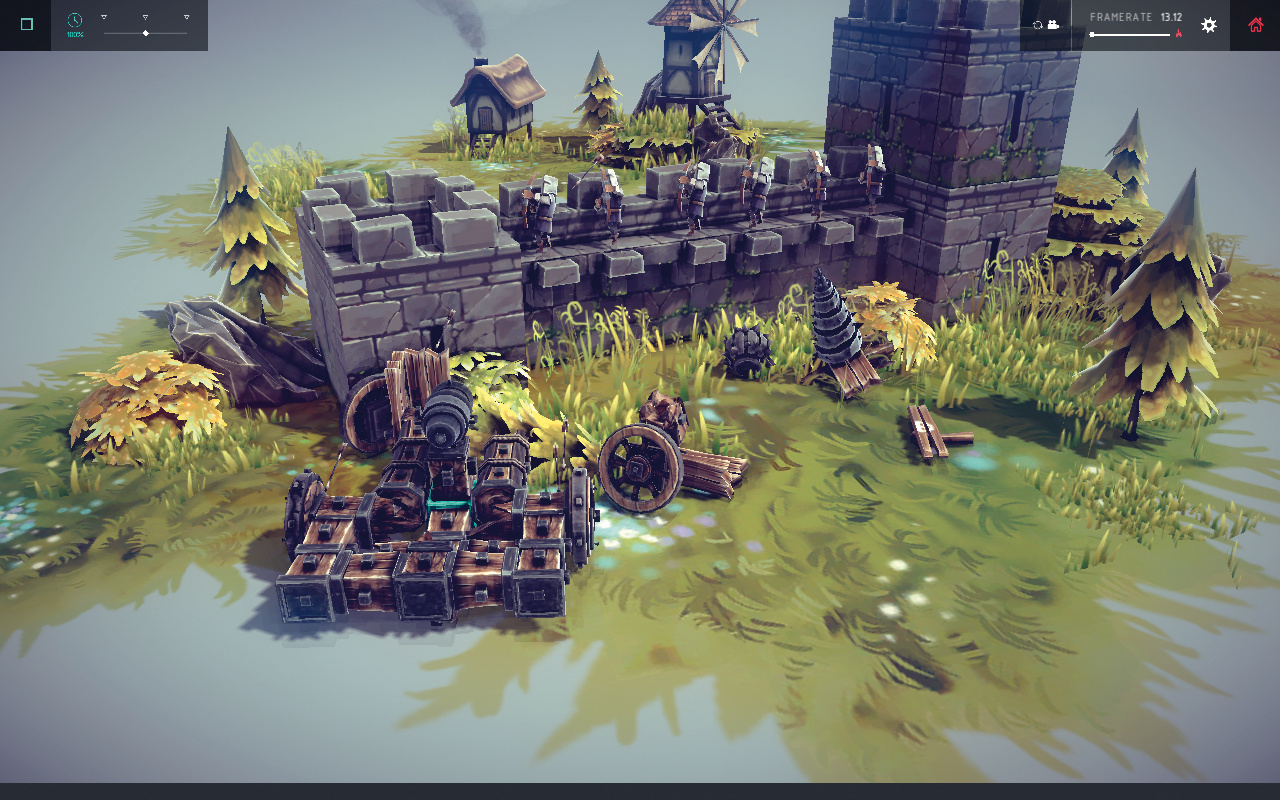Click the time scale slider handle
Image resolution: width=1280 pixels, height=800 pixels.
[146, 33]
